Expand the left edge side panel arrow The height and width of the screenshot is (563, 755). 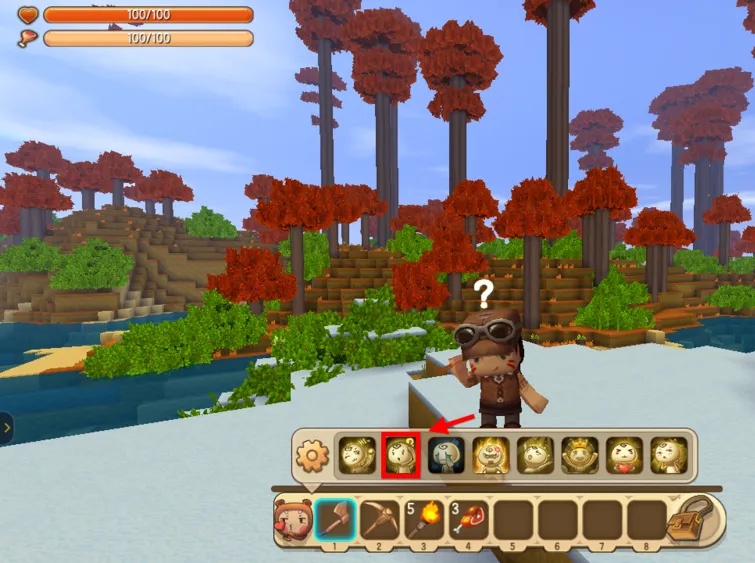[x=6, y=428]
